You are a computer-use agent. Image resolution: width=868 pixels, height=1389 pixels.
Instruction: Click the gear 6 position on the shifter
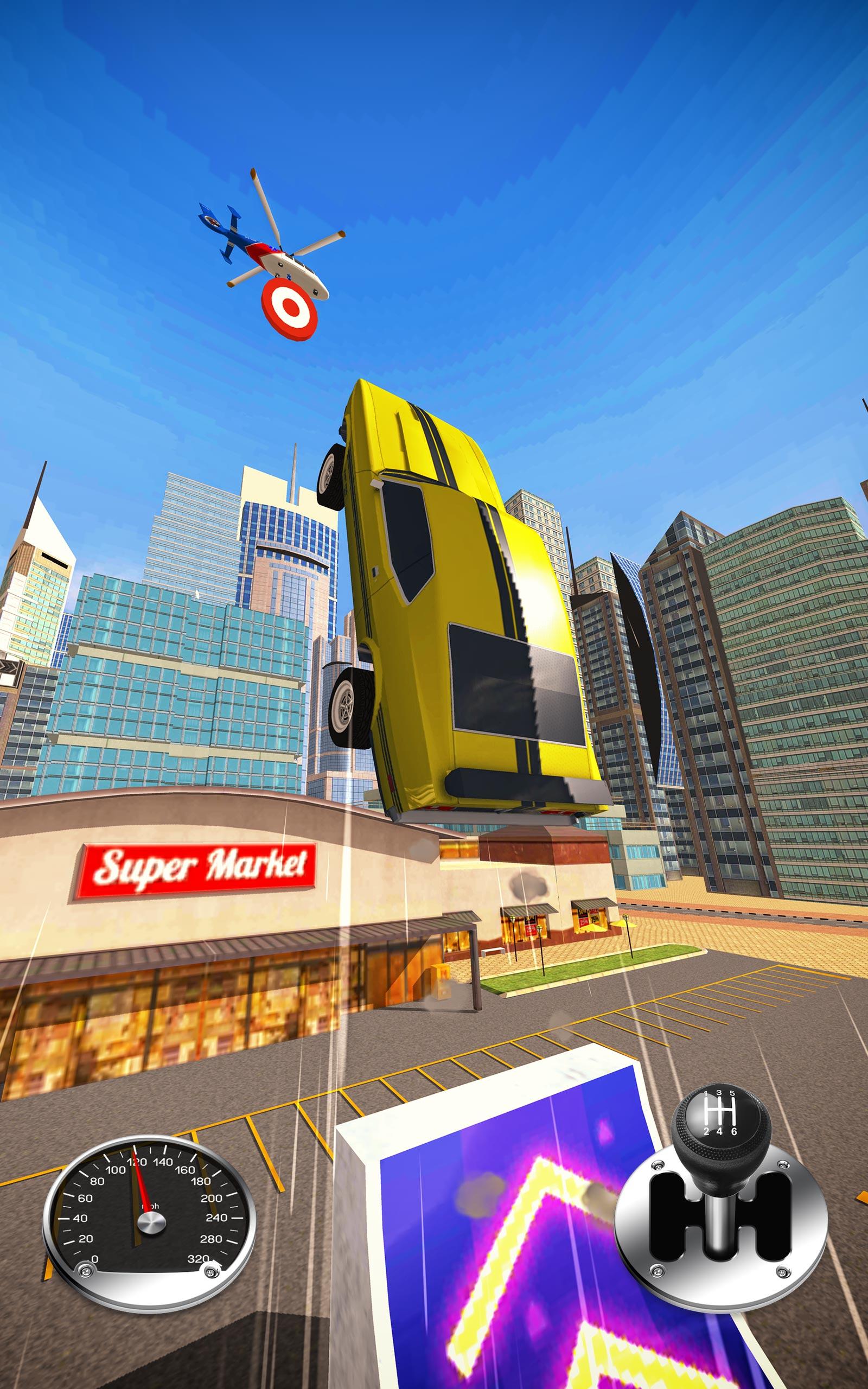point(734,1132)
